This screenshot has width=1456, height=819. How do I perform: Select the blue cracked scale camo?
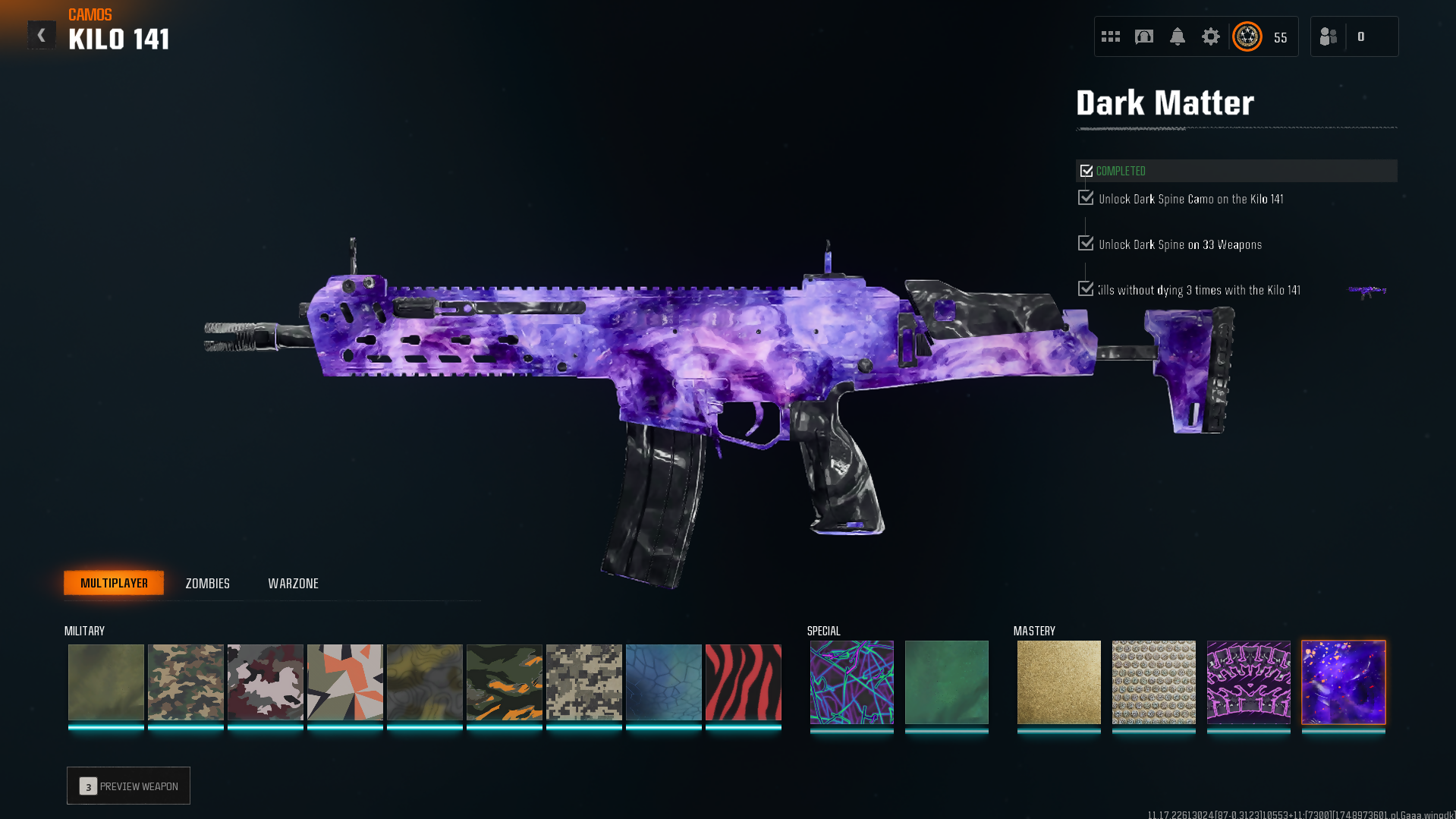[663, 682]
